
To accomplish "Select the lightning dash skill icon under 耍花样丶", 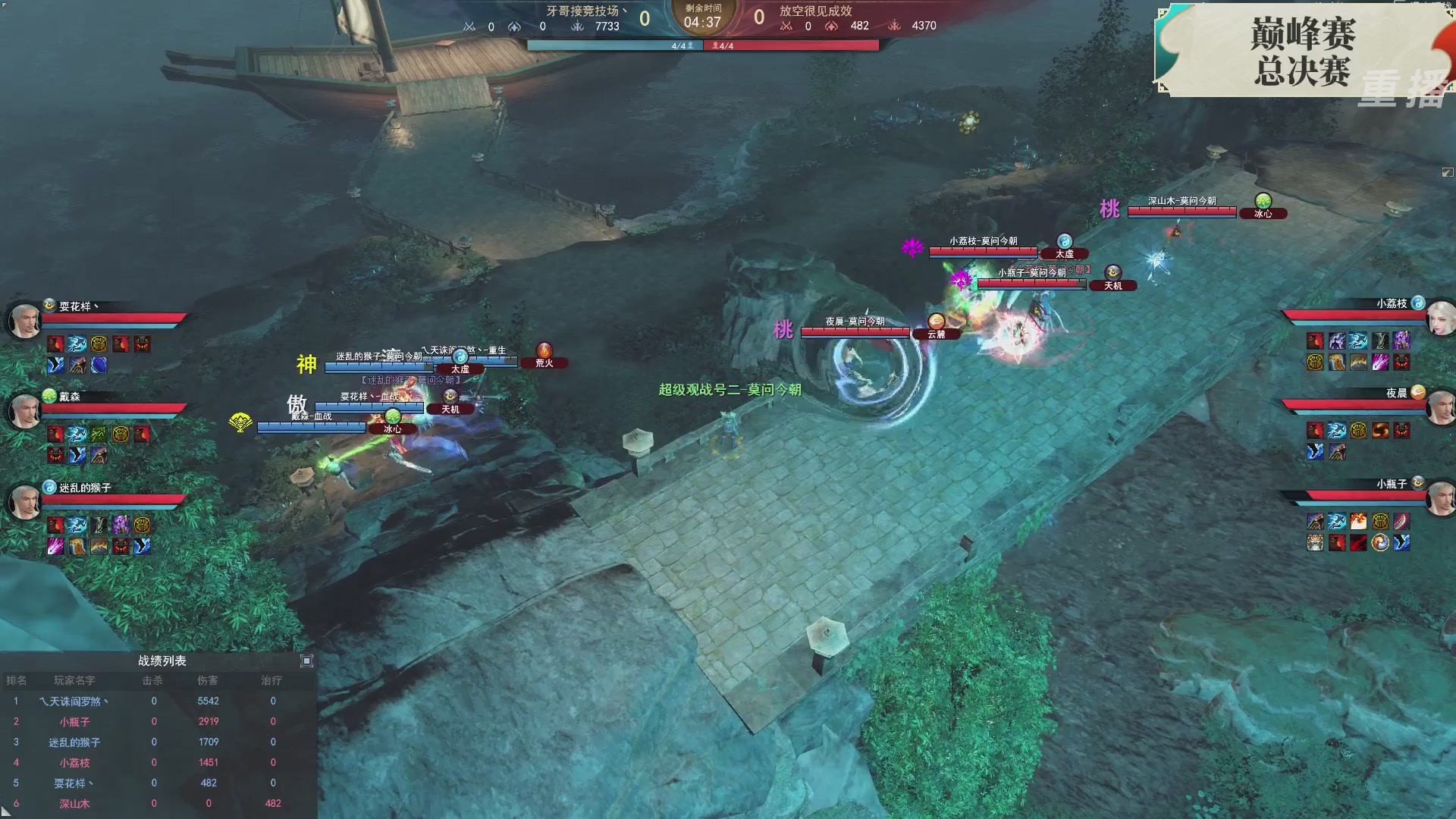I will pyautogui.click(x=76, y=341).
